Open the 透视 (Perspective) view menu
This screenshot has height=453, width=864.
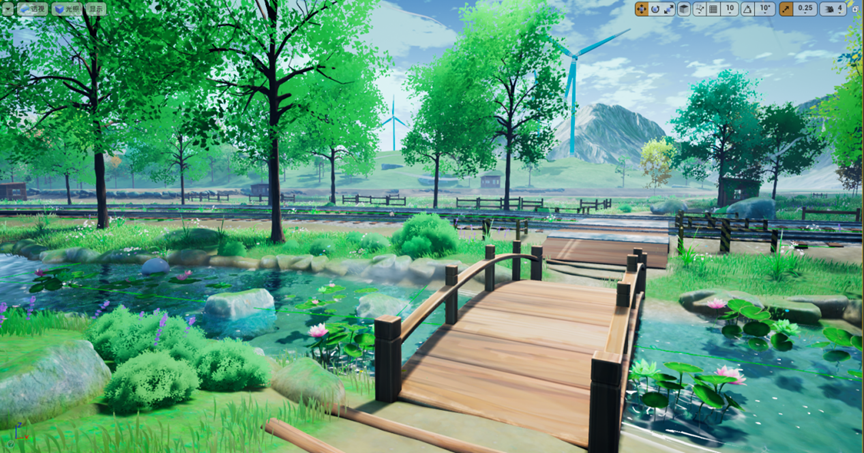[33, 9]
